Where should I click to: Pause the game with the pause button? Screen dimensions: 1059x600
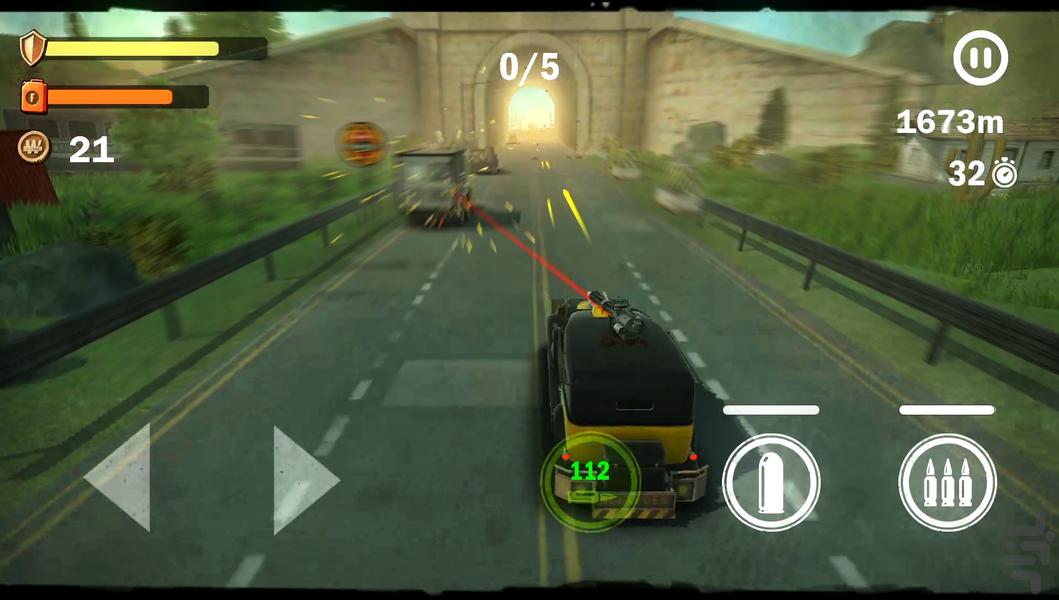(x=980, y=58)
